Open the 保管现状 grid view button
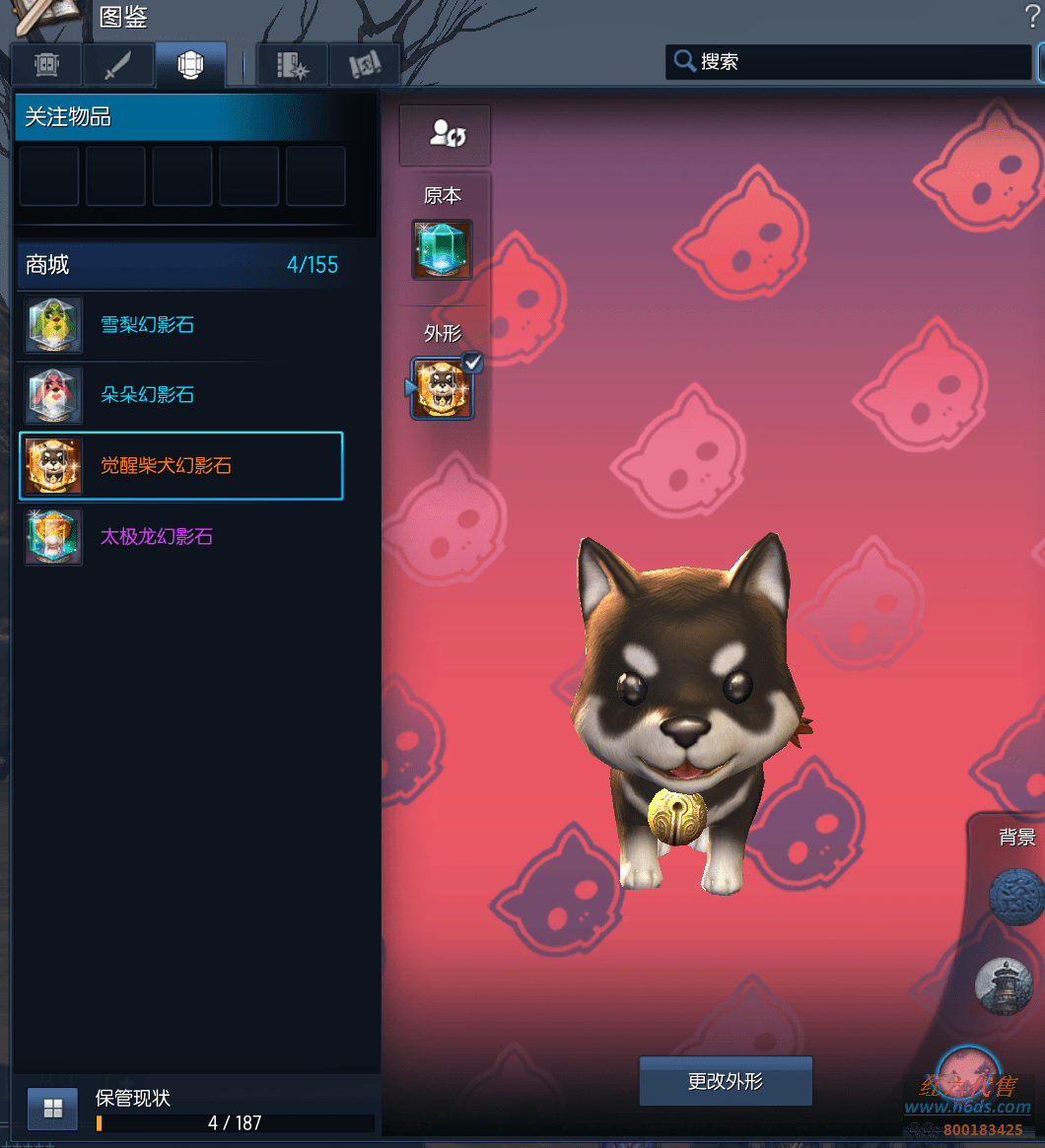The image size is (1045, 1148). tap(53, 1109)
